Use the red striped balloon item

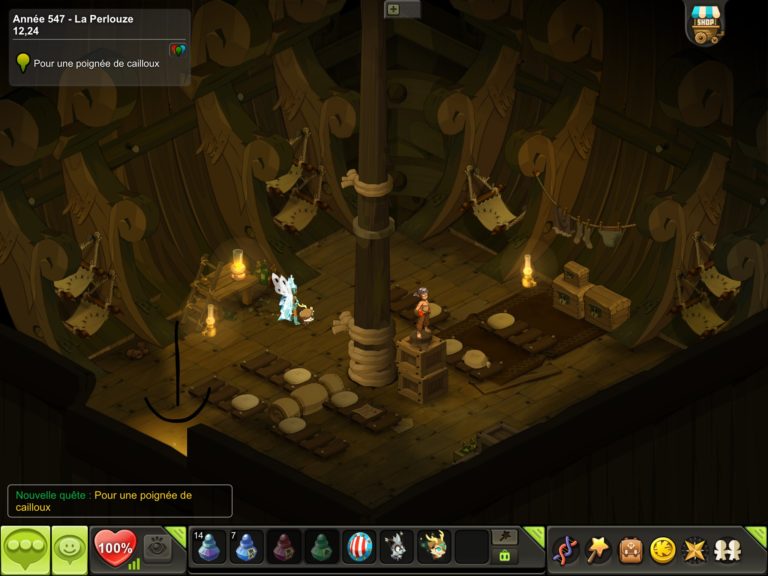point(359,547)
